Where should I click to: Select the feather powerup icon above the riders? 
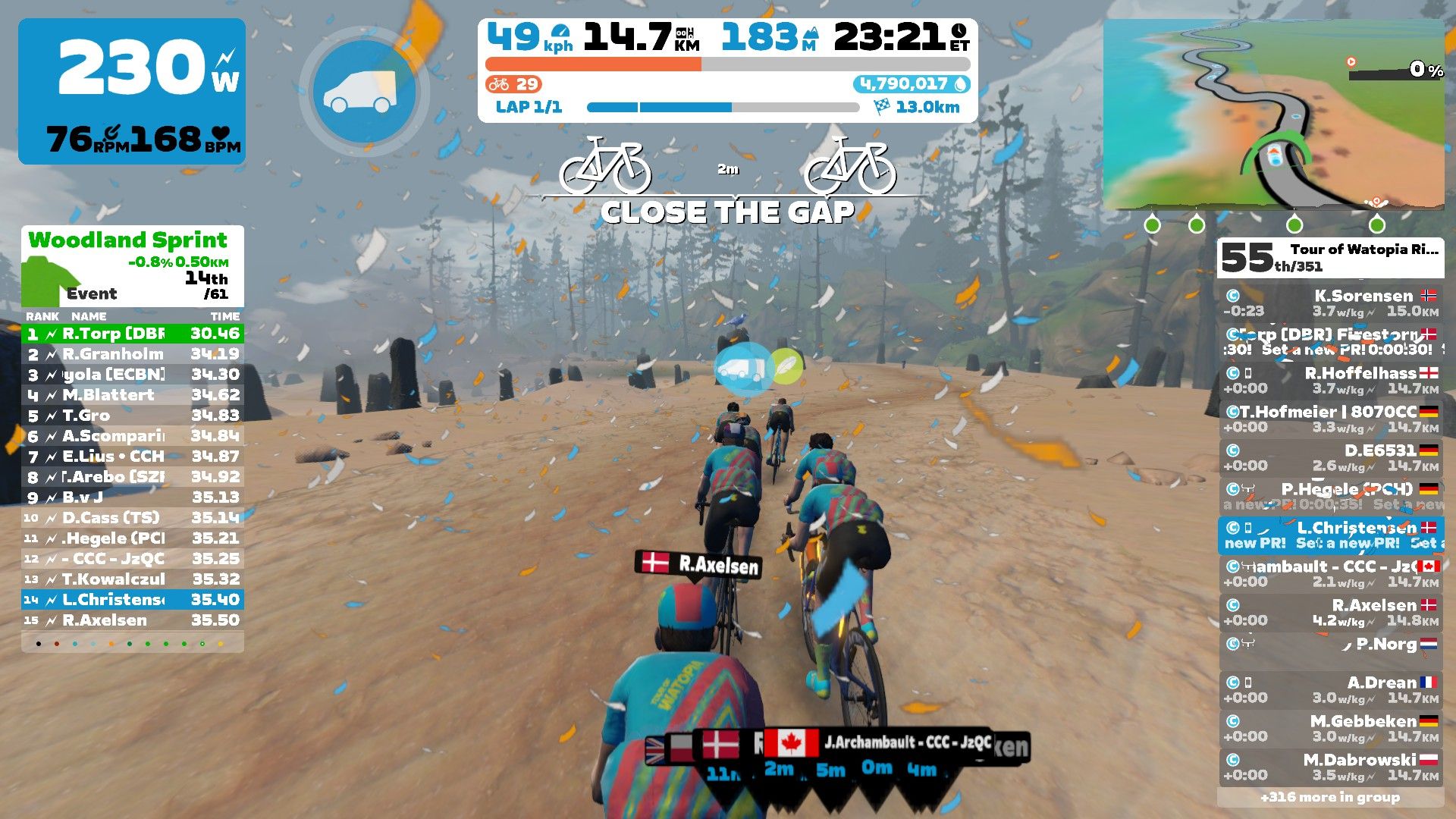786,368
